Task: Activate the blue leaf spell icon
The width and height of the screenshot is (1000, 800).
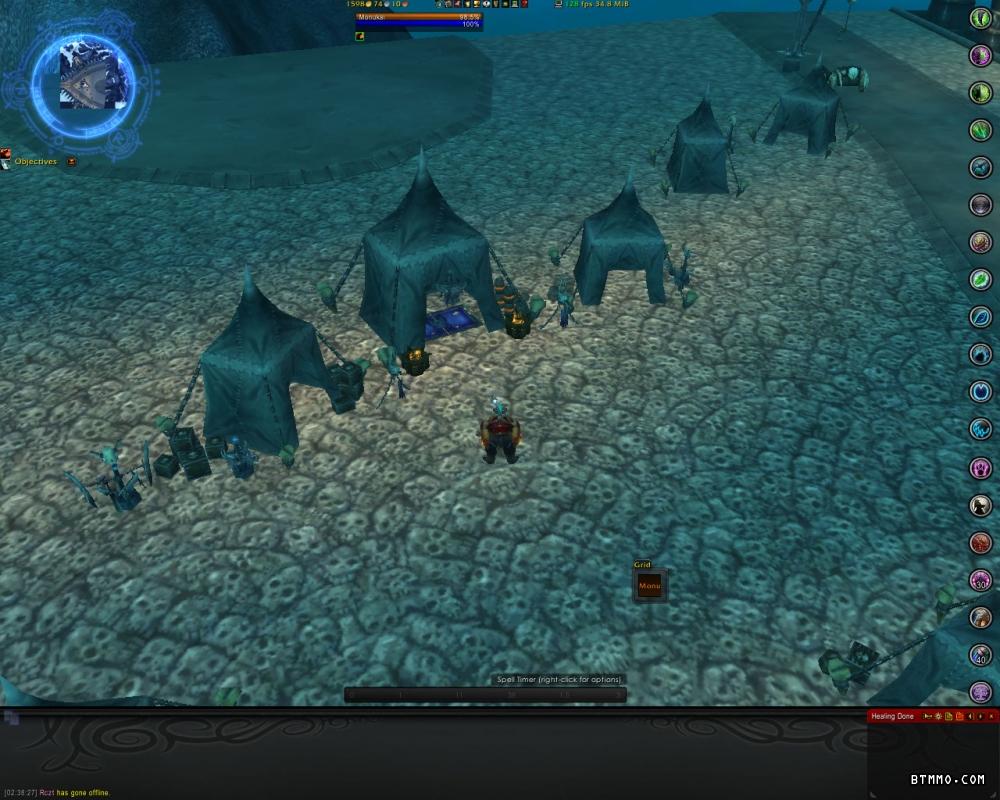Action: point(981,317)
